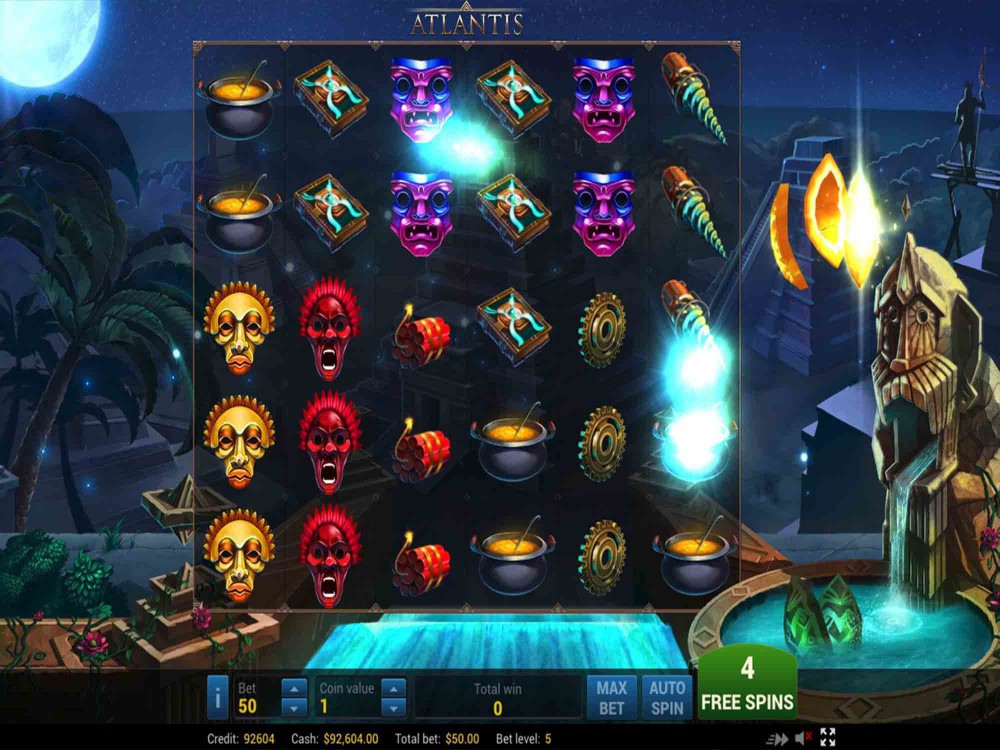Open the info paytable button
The height and width of the screenshot is (750, 1000).
tap(217, 697)
